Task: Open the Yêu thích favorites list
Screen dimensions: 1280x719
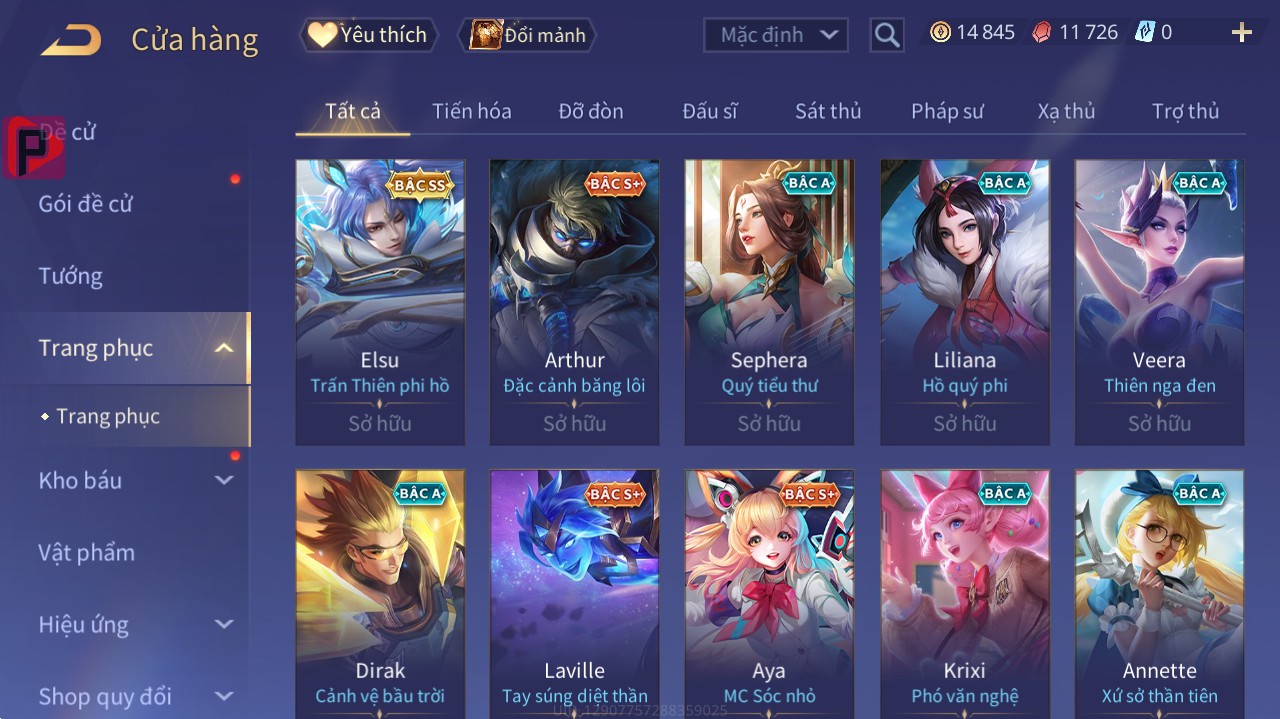Action: tap(368, 35)
